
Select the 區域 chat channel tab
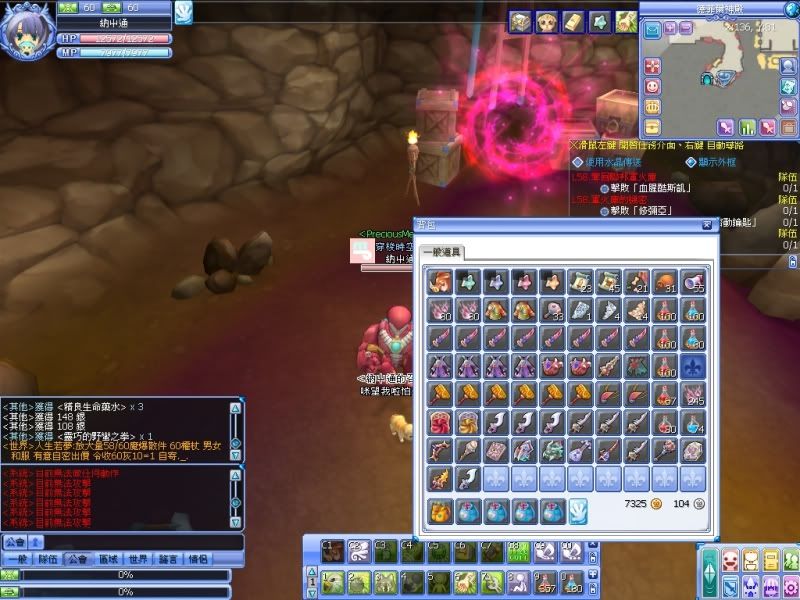tap(108, 560)
